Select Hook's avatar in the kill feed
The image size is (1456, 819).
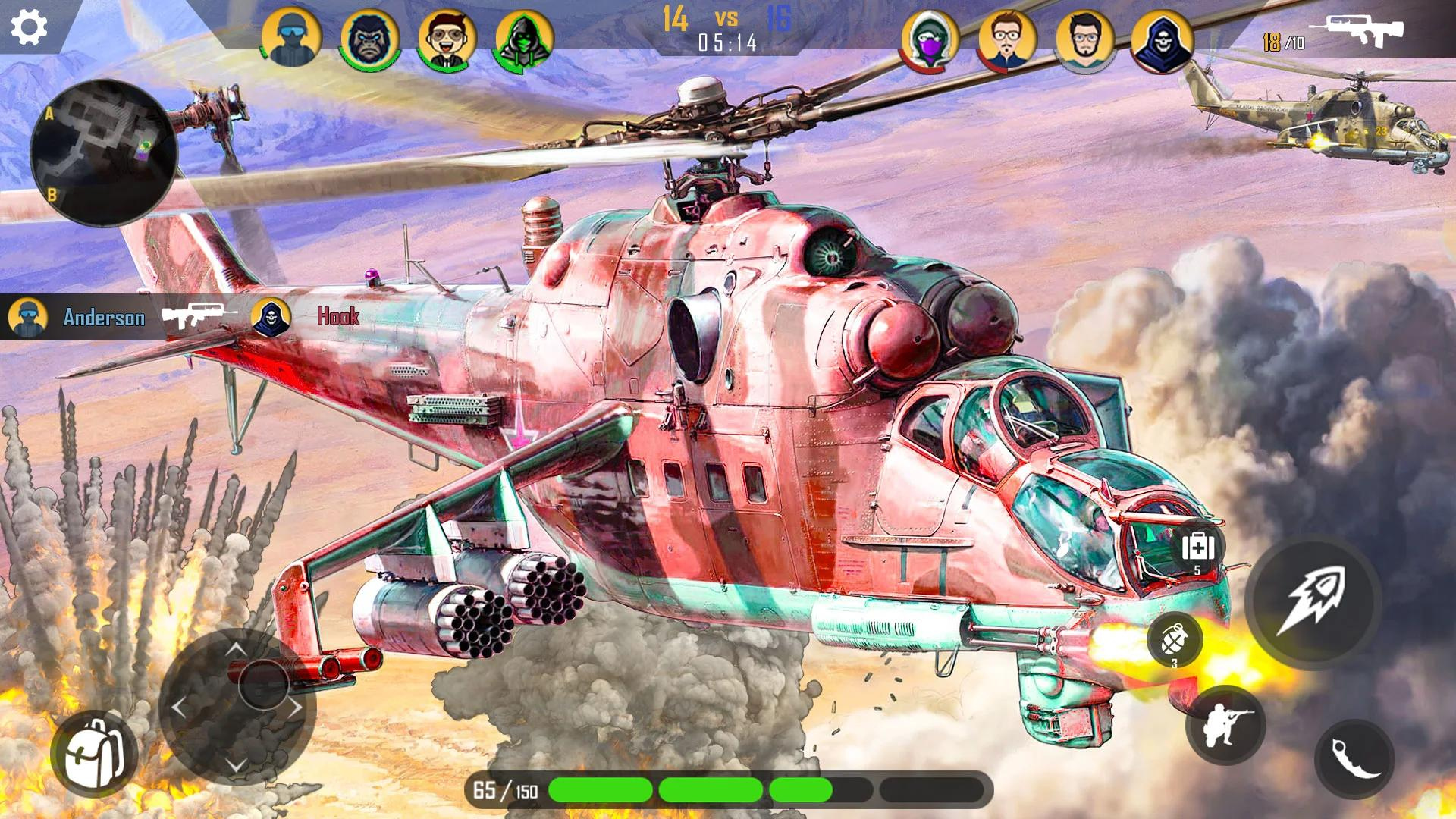269,318
